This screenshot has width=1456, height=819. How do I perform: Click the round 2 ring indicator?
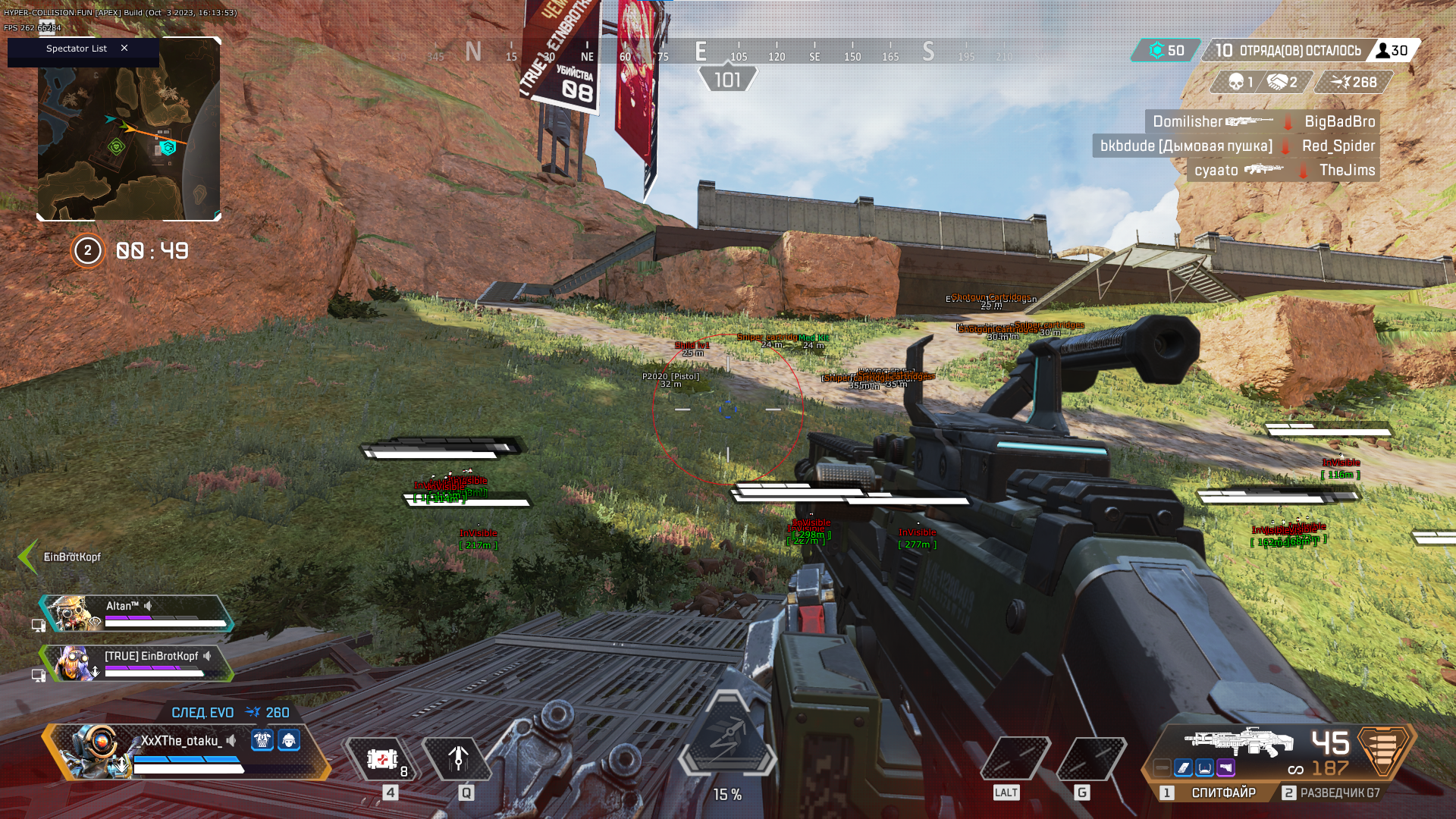point(88,251)
